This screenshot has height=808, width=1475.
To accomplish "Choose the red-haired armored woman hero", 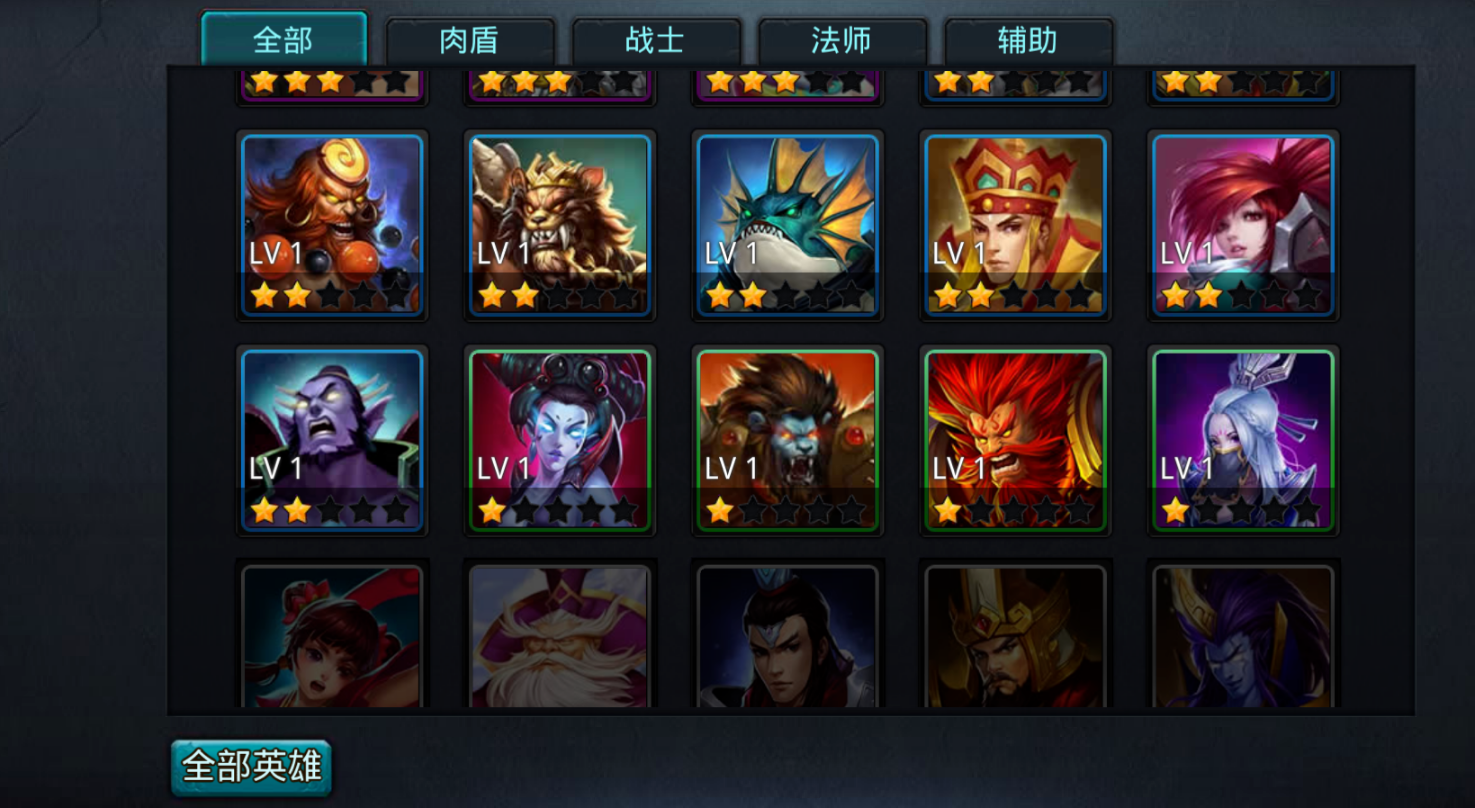I will [1243, 225].
